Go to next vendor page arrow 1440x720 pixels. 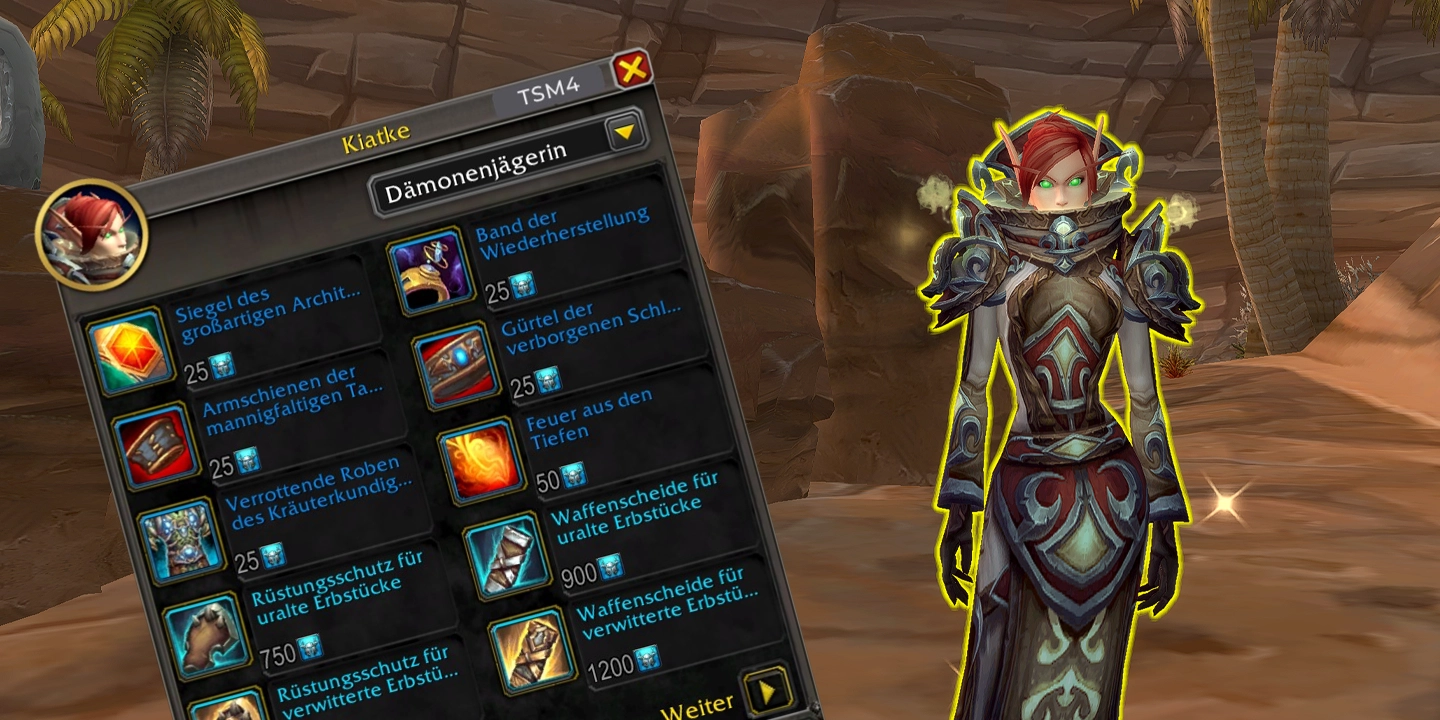click(769, 690)
